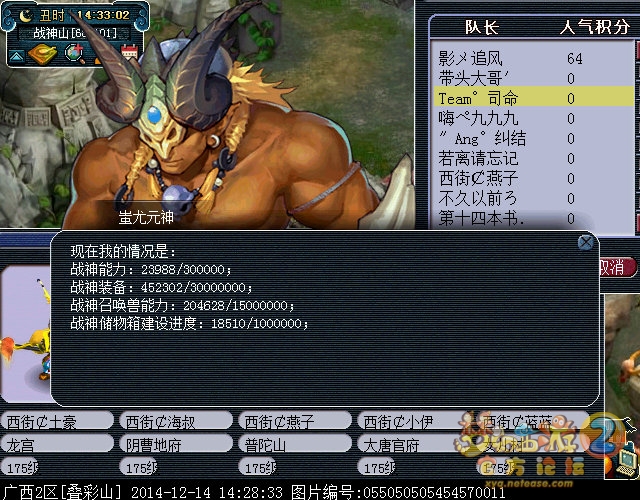Select team member 西街￠海叔
This screenshot has height=500, width=640.
tap(175, 421)
